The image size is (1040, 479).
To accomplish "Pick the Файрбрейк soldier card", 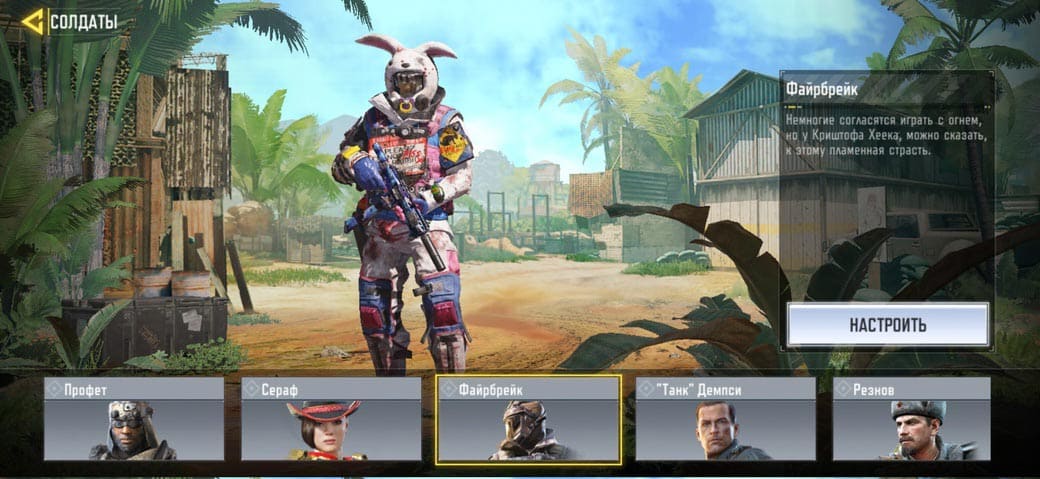I will [x=529, y=420].
